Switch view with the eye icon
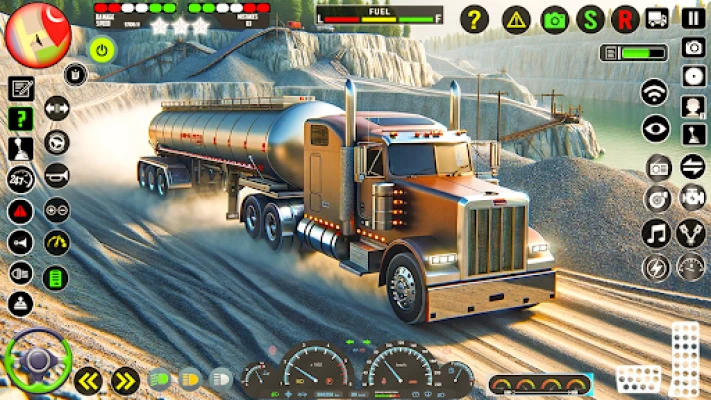Image resolution: width=711 pixels, height=400 pixels. [656, 128]
